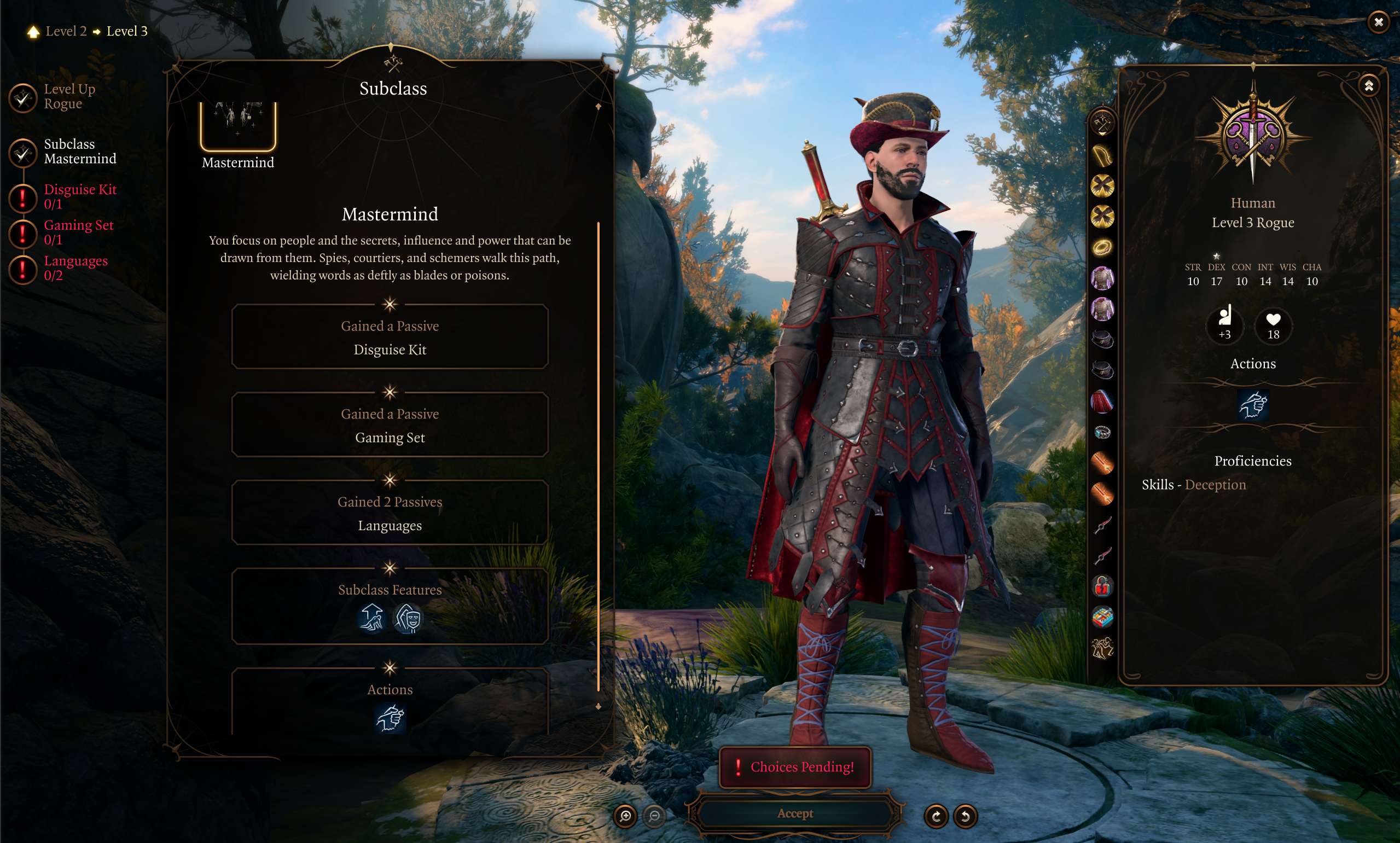Accept the level up choices

pos(794,813)
